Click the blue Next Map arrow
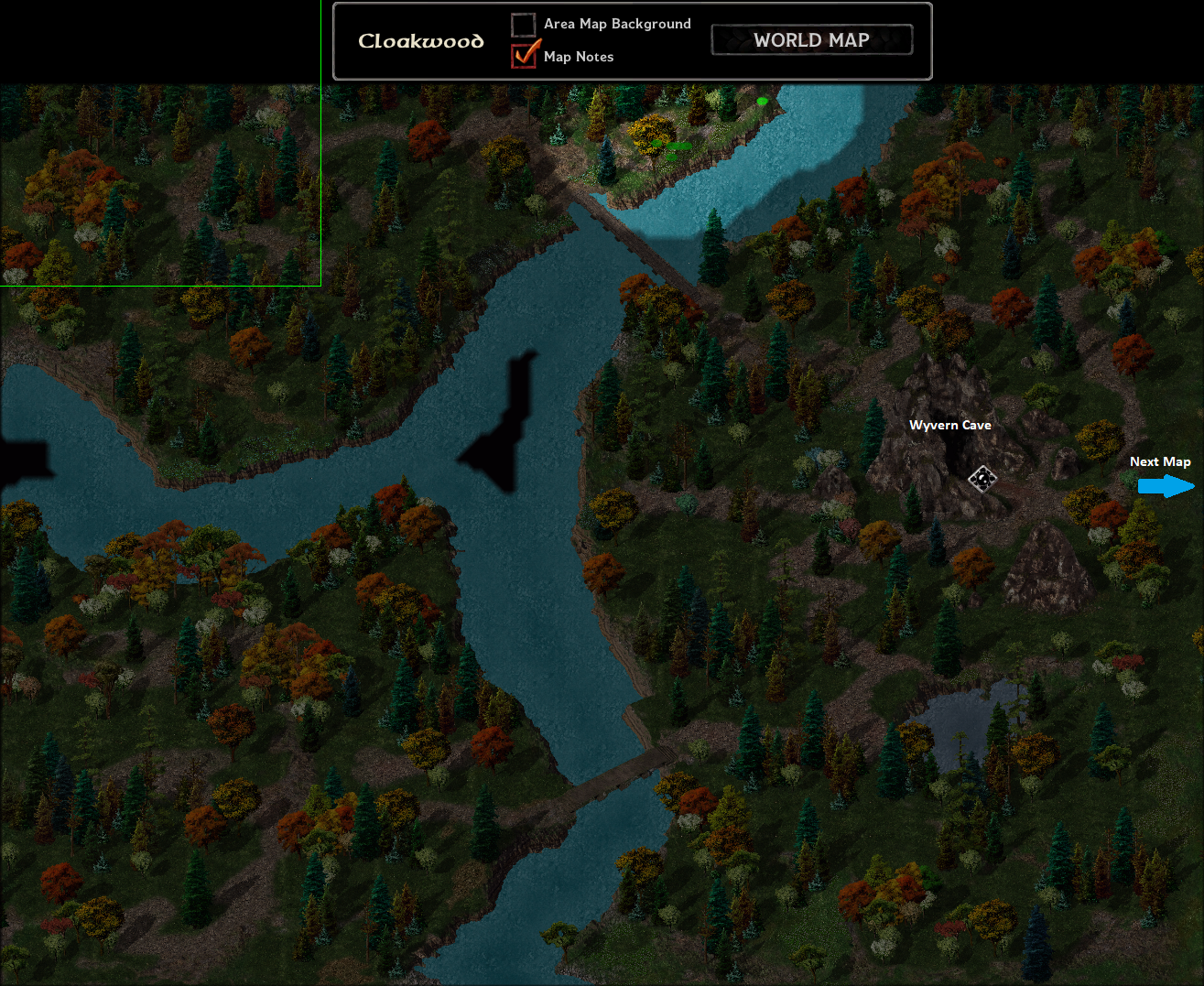The image size is (1204, 986). tap(1166, 486)
